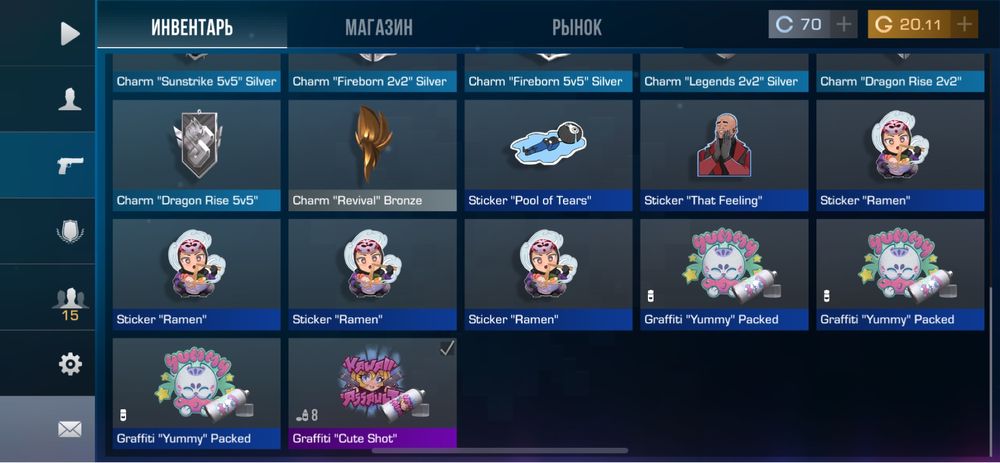The height and width of the screenshot is (463, 1000).
Task: Show the friends list icon
Action: pyautogui.click(x=69, y=298)
